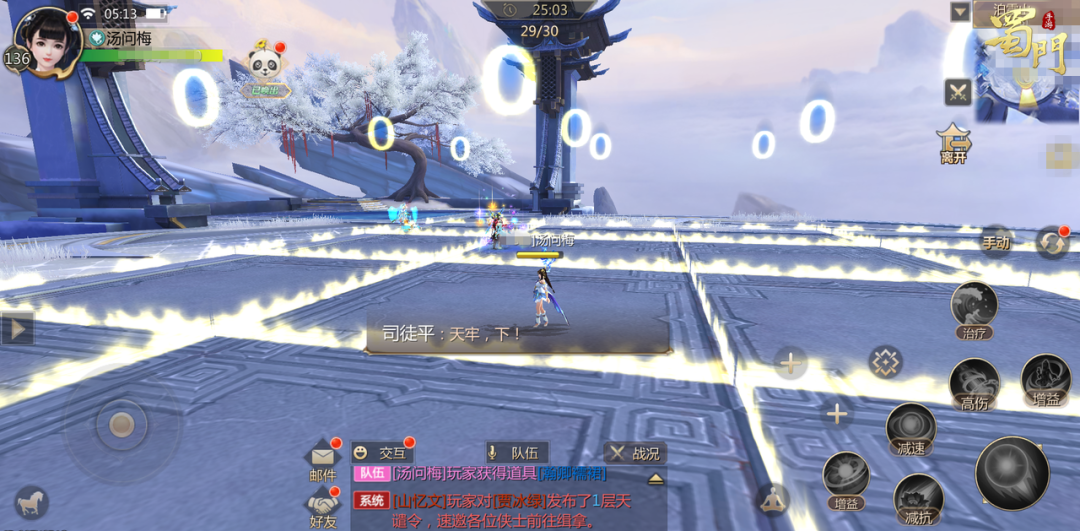
Task: Hit the large basic attack button
Action: coord(1011,473)
